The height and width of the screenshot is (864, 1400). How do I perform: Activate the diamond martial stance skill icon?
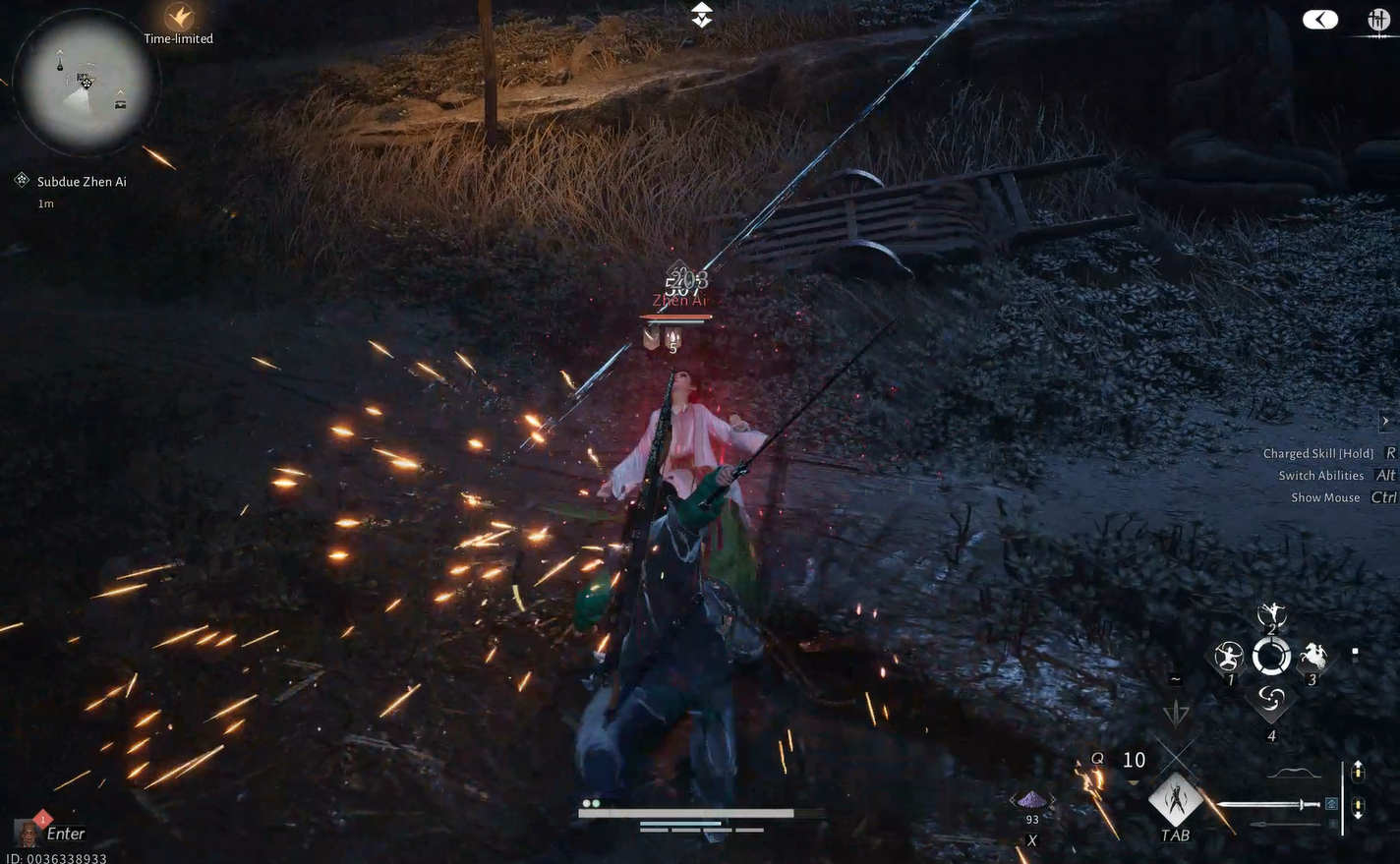[1176, 800]
